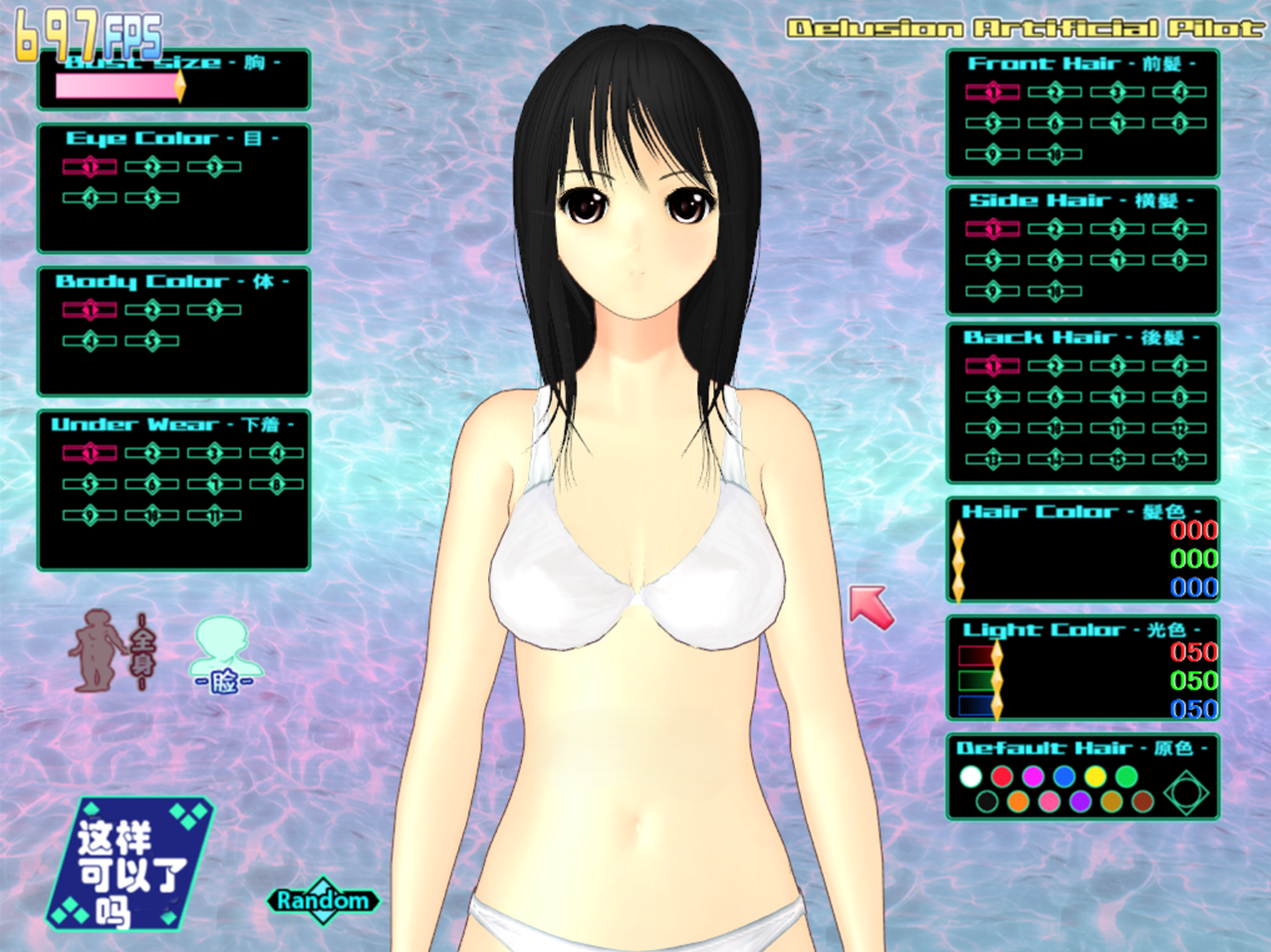This screenshot has width=1271, height=952.
Task: Choose Front Hair style 10
Action: [x=1055, y=154]
